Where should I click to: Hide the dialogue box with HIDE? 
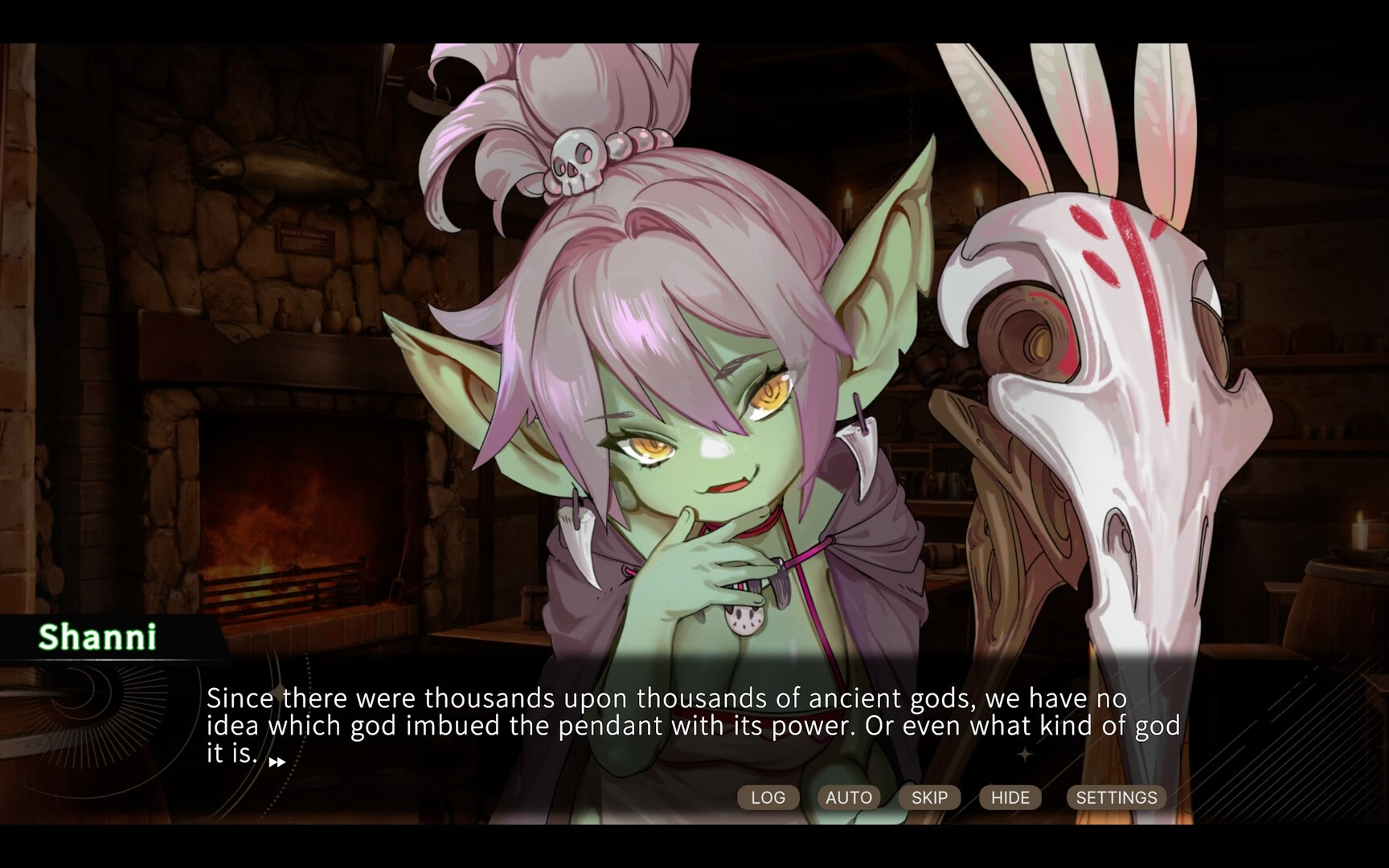coord(1010,797)
